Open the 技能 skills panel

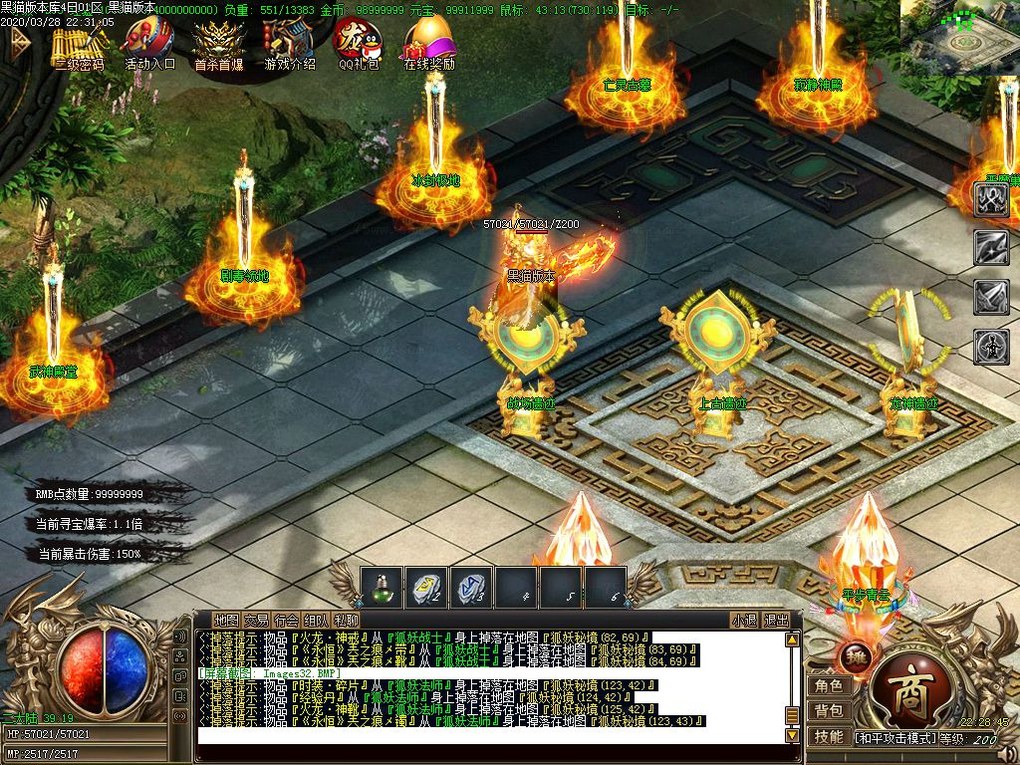(x=829, y=736)
